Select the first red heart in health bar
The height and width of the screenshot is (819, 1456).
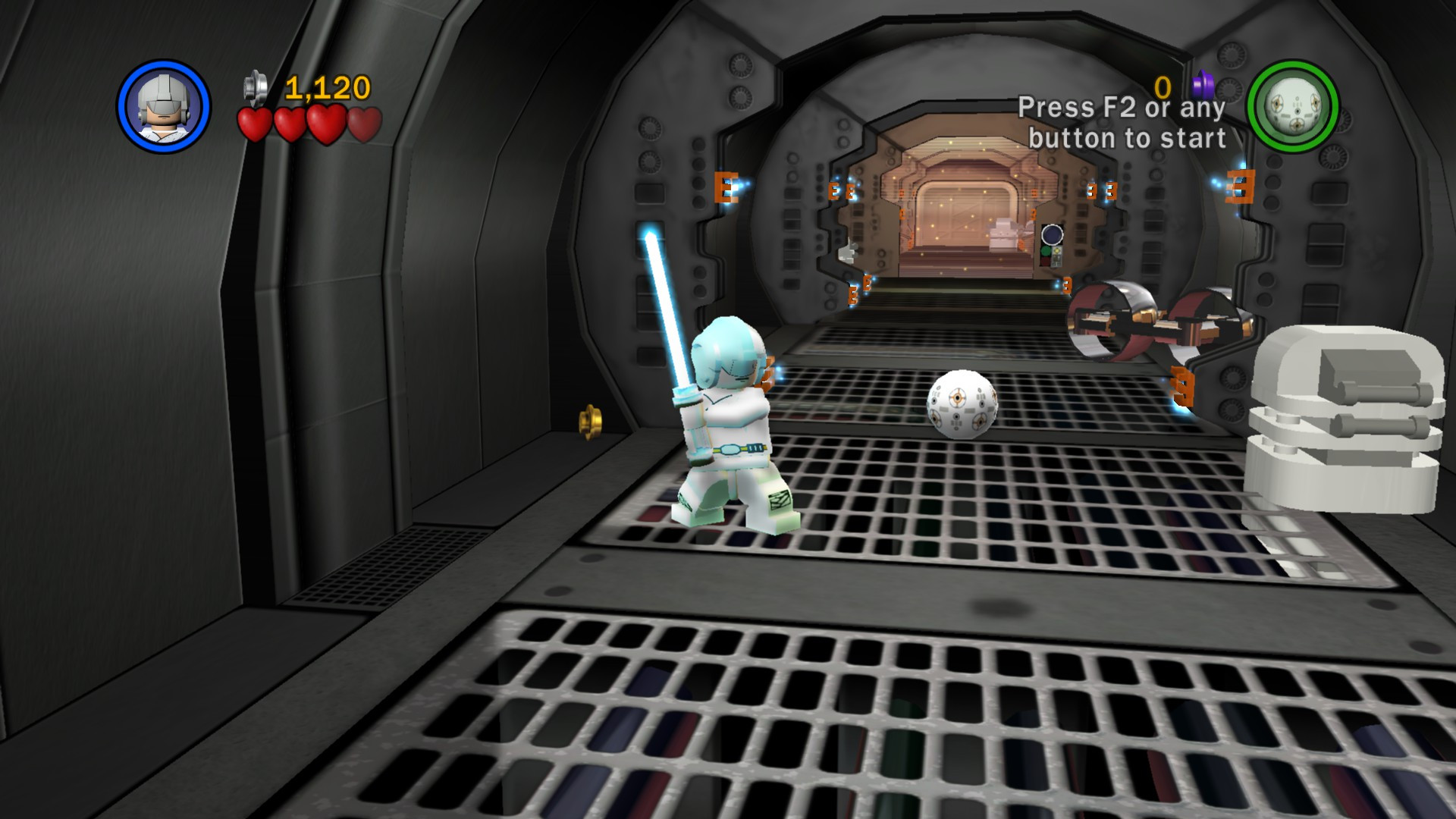[x=255, y=121]
